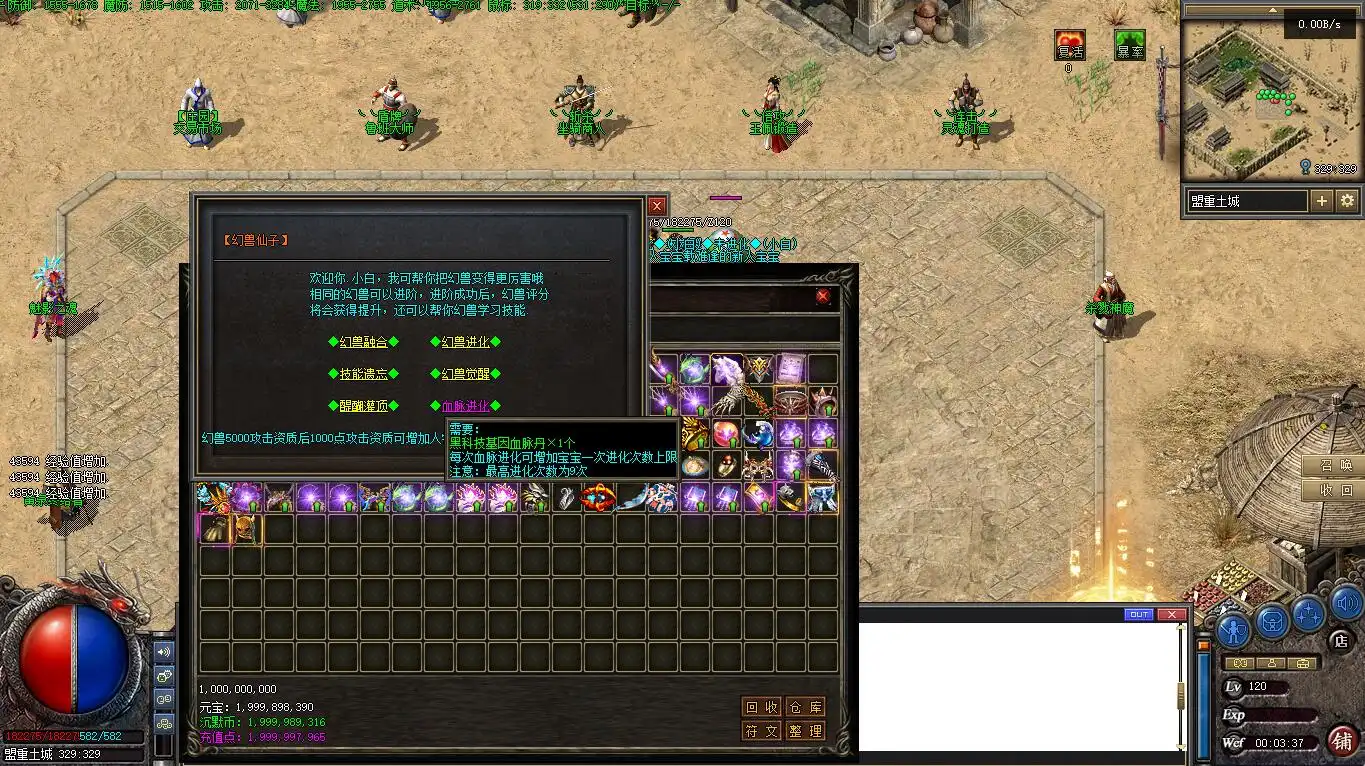Summon pet with the 召唤 button
The width and height of the screenshot is (1365, 766).
(1335, 466)
